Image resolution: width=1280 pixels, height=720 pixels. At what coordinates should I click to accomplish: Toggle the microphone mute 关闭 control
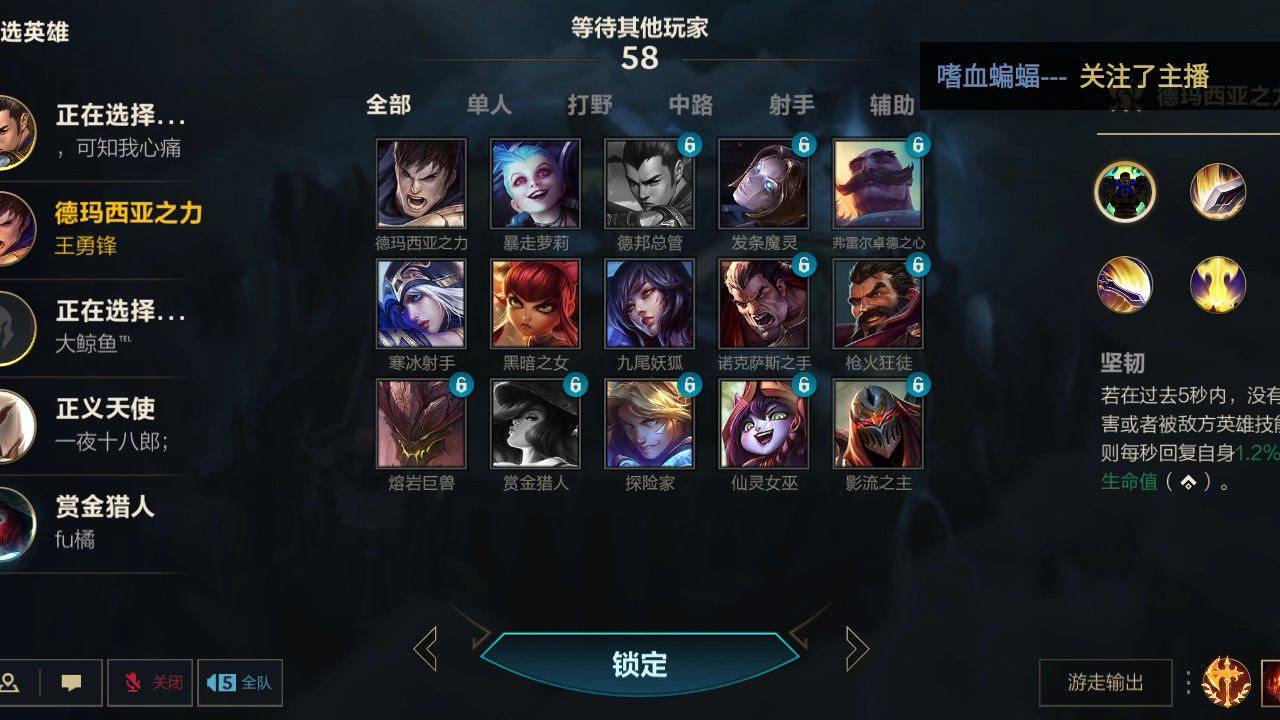[150, 683]
